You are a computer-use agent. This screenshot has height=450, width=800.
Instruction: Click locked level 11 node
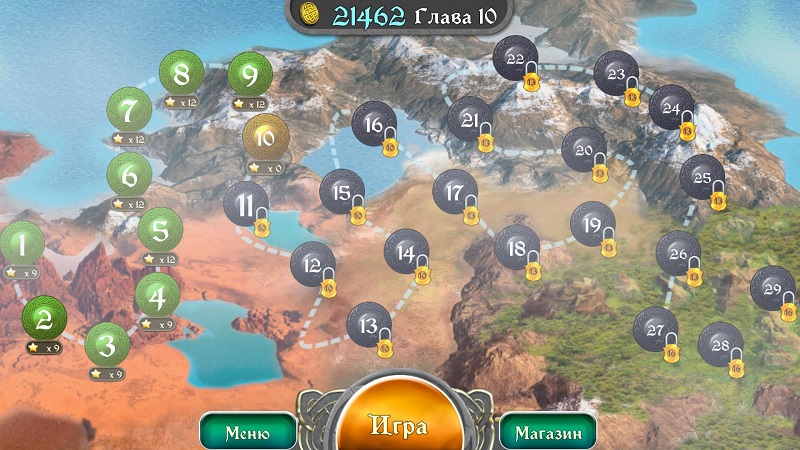click(245, 204)
